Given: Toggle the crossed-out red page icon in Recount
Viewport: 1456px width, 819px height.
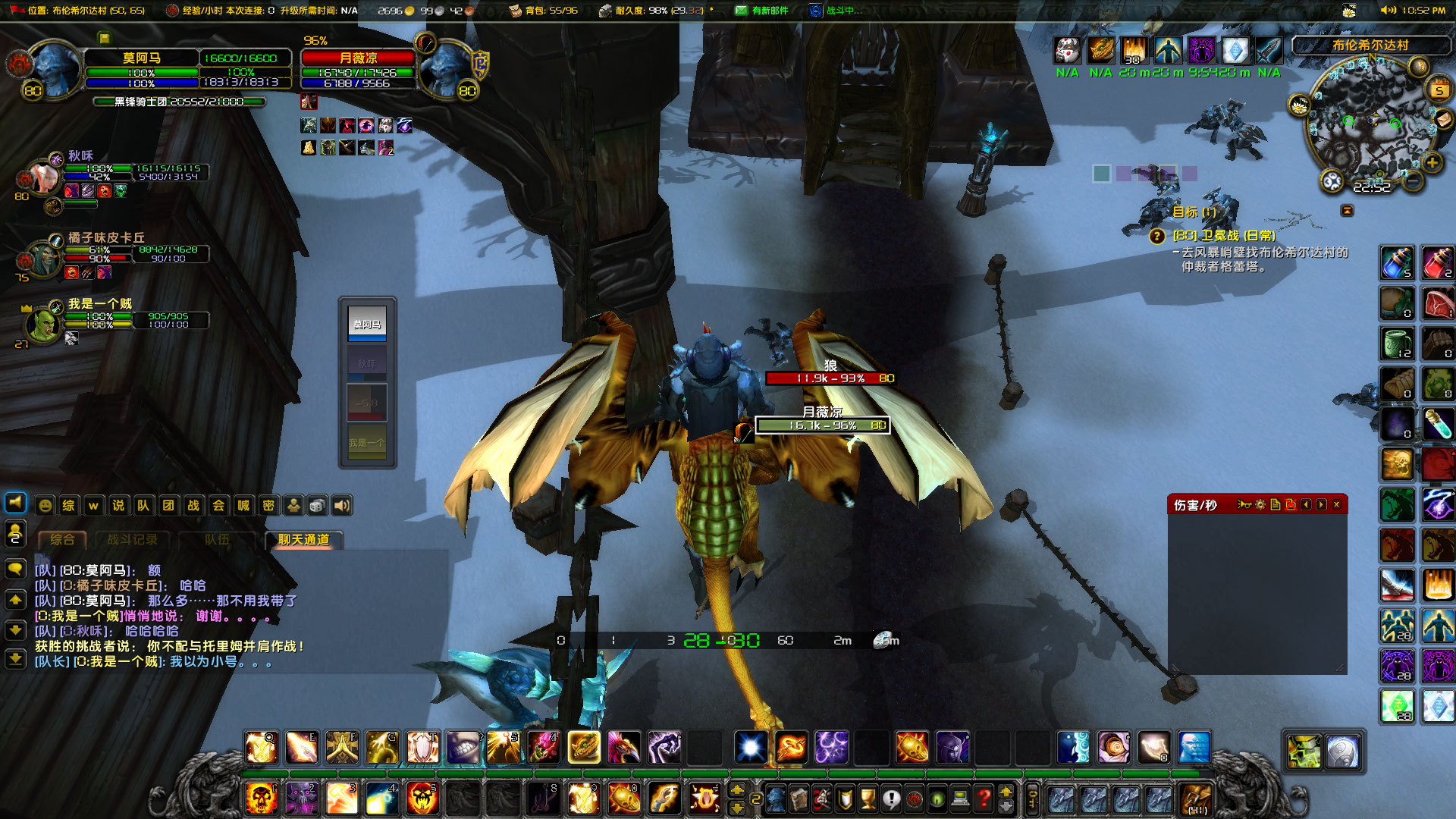Looking at the screenshot, I should point(1292,505).
